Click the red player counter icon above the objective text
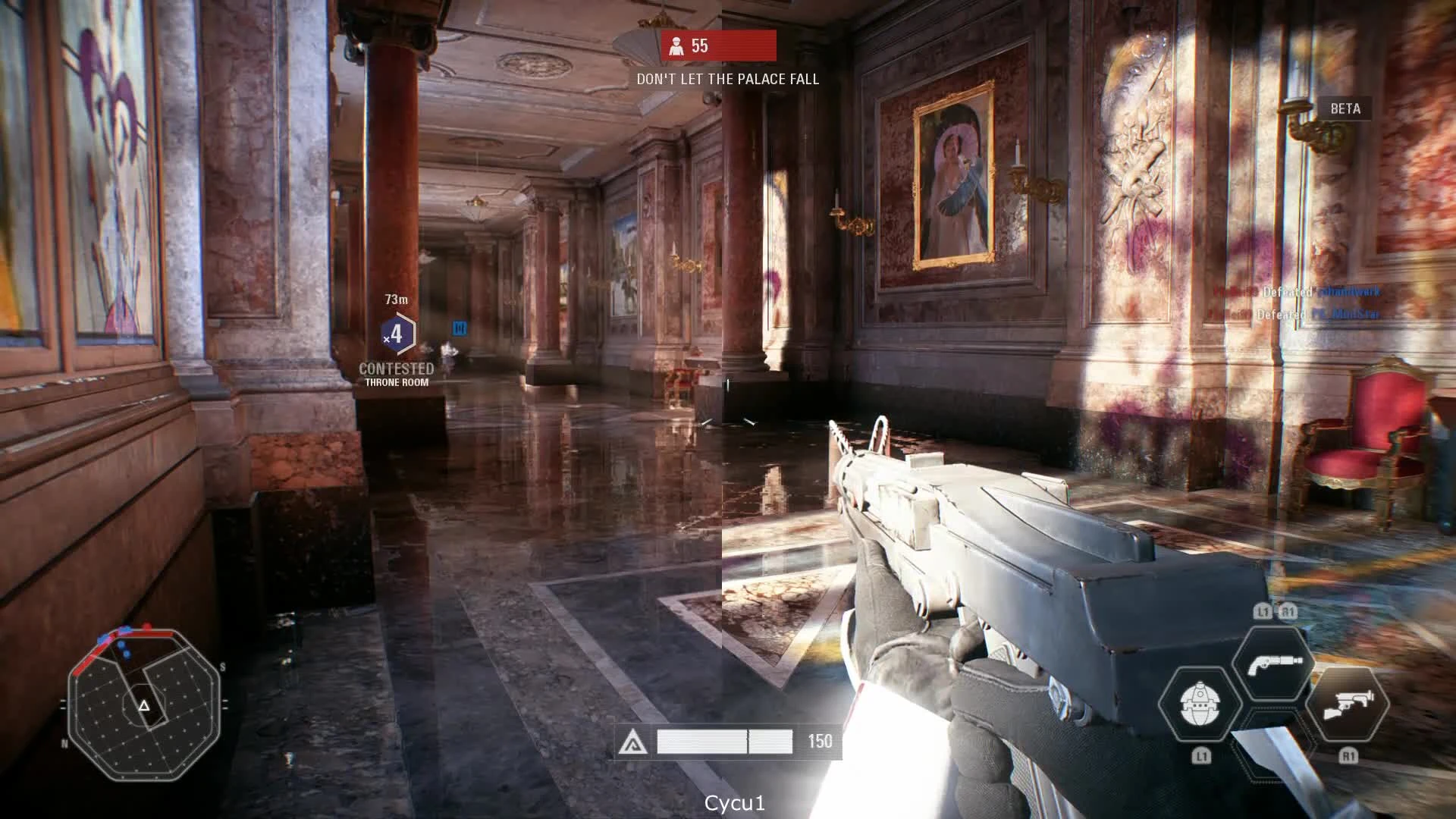 (x=677, y=47)
